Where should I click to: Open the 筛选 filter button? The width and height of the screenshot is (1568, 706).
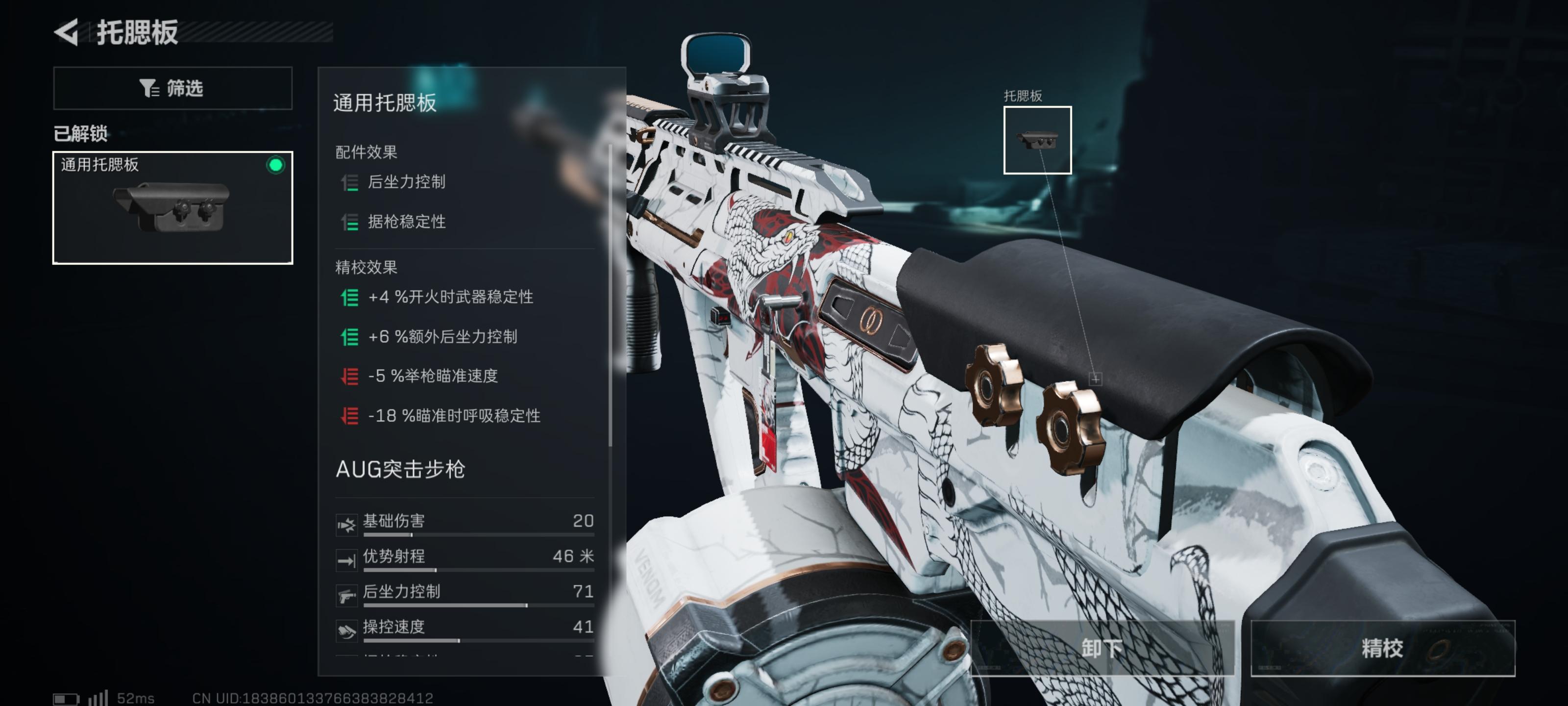(x=172, y=88)
